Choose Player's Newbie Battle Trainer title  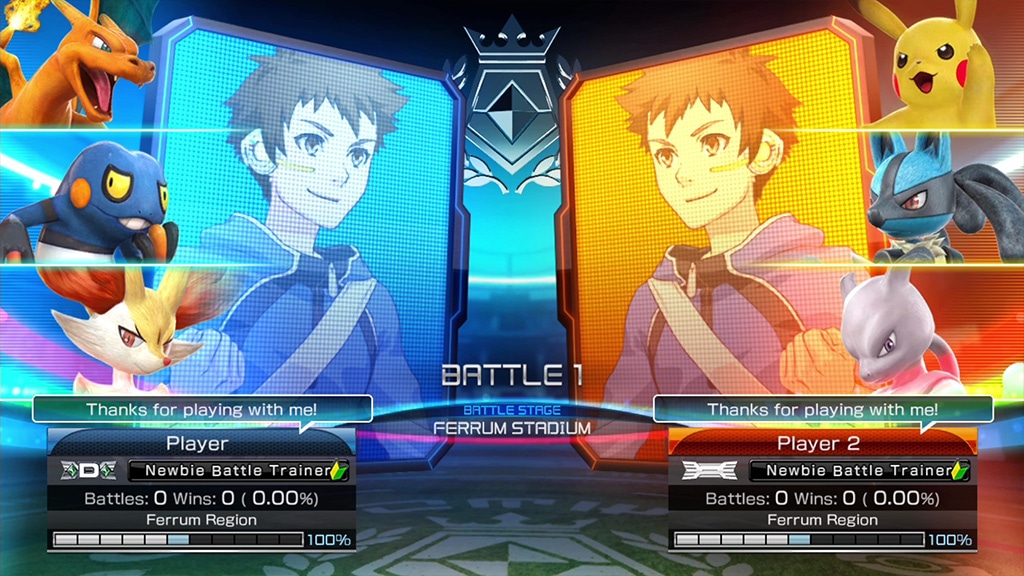238,470
